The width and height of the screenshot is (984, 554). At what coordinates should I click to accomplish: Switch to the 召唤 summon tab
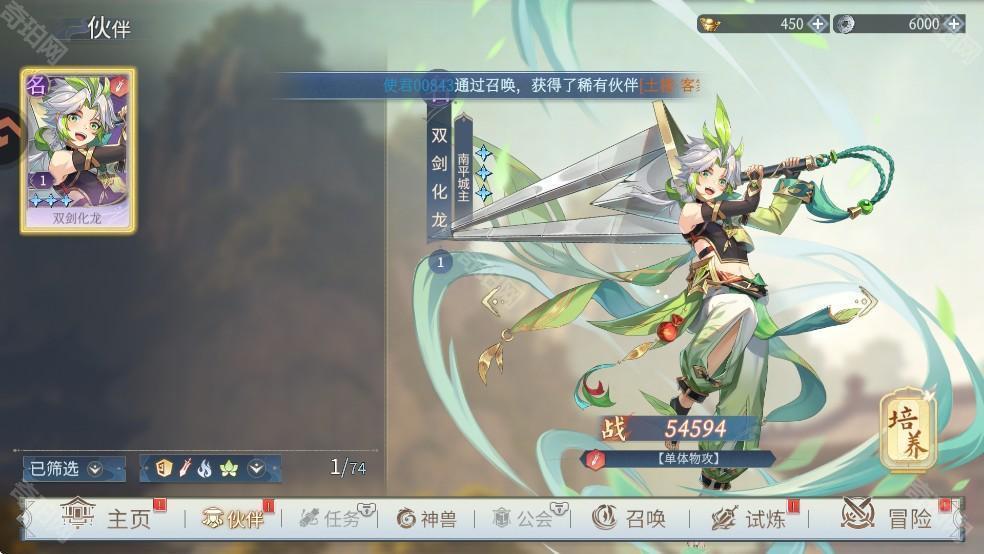tap(630, 518)
